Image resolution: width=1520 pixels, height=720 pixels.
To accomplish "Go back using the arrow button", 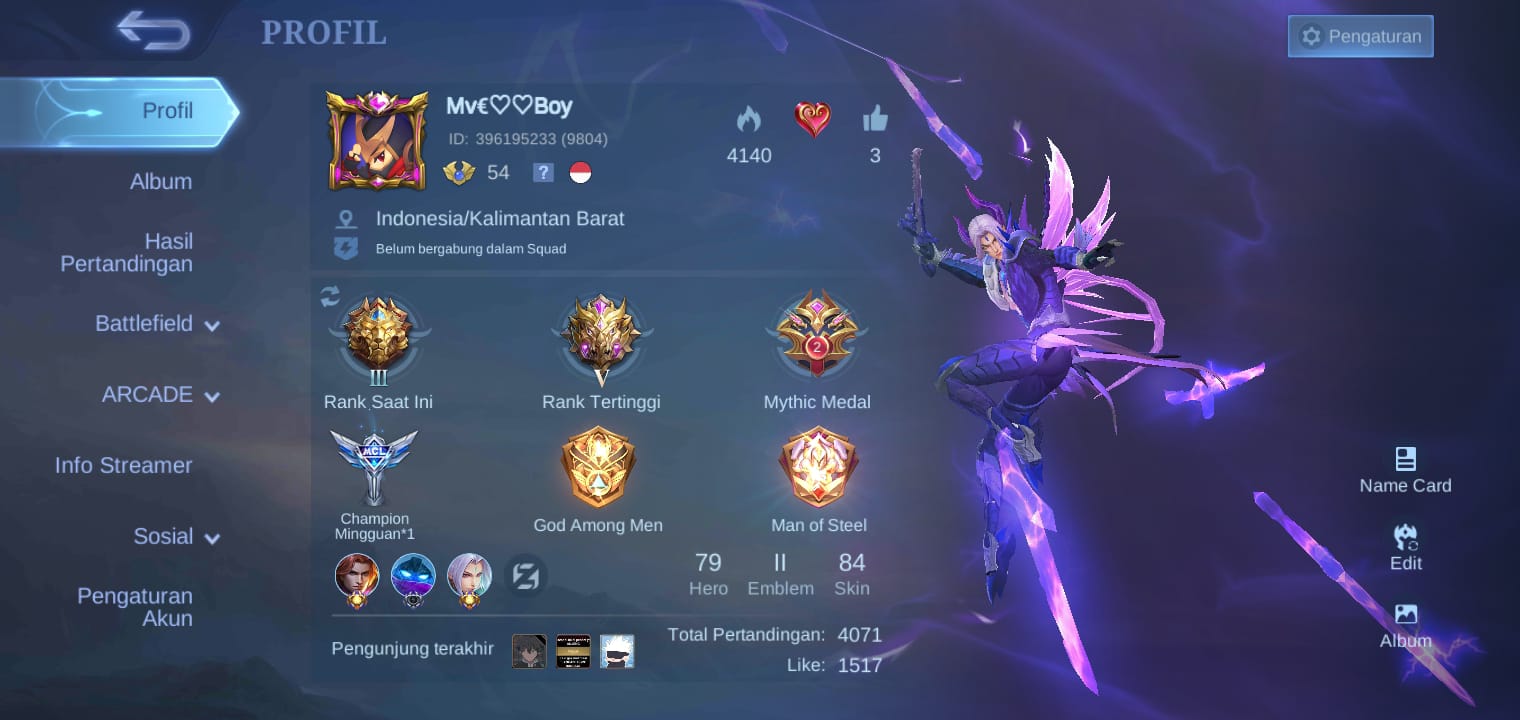I will tap(153, 31).
